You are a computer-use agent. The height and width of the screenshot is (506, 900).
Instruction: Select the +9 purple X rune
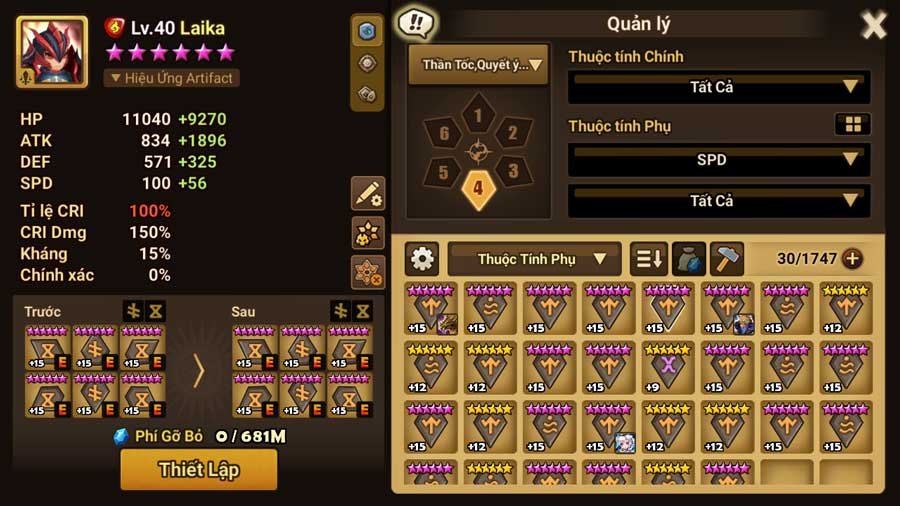click(x=668, y=367)
